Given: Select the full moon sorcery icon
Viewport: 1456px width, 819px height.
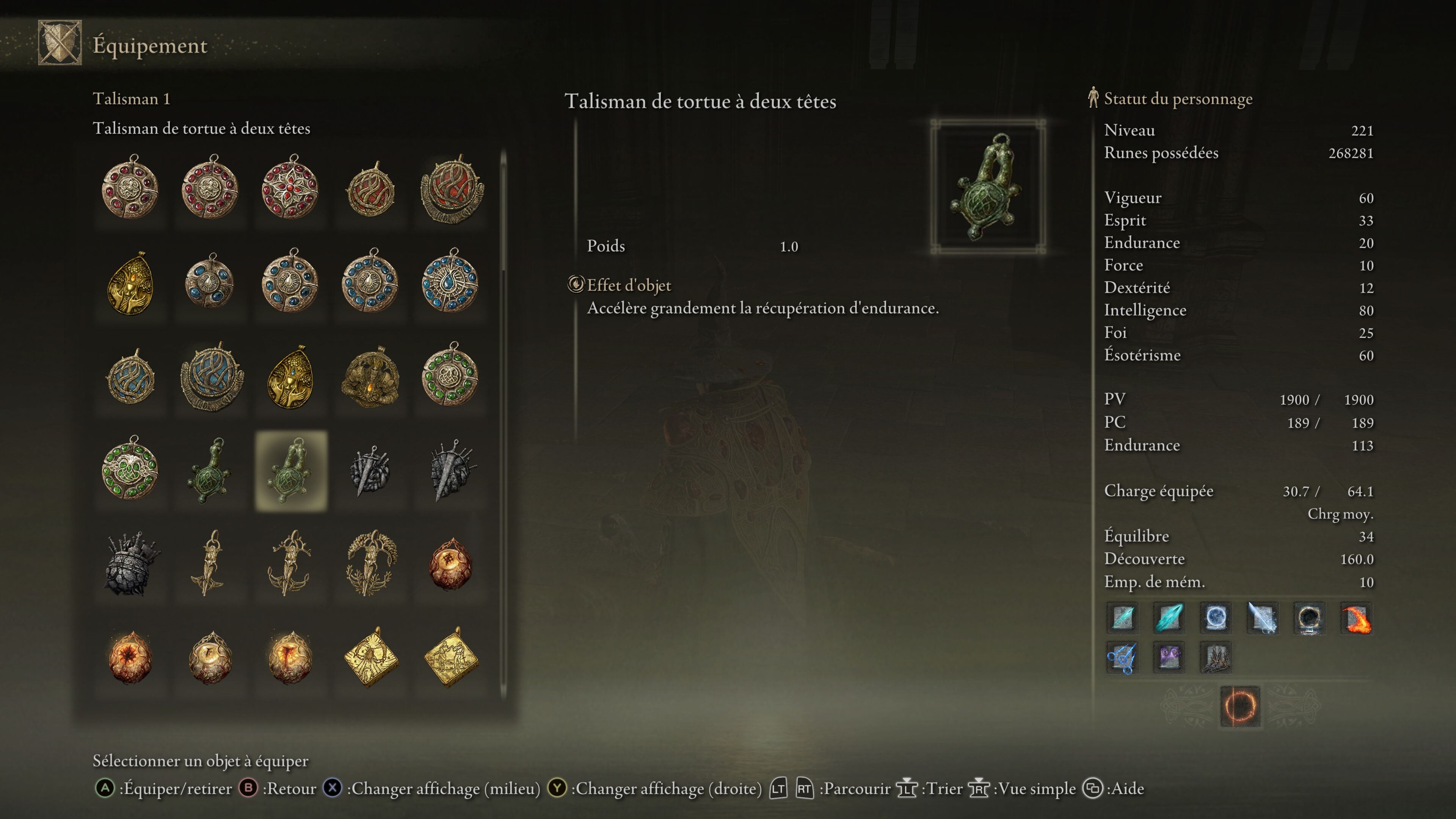Looking at the screenshot, I should click(1215, 617).
